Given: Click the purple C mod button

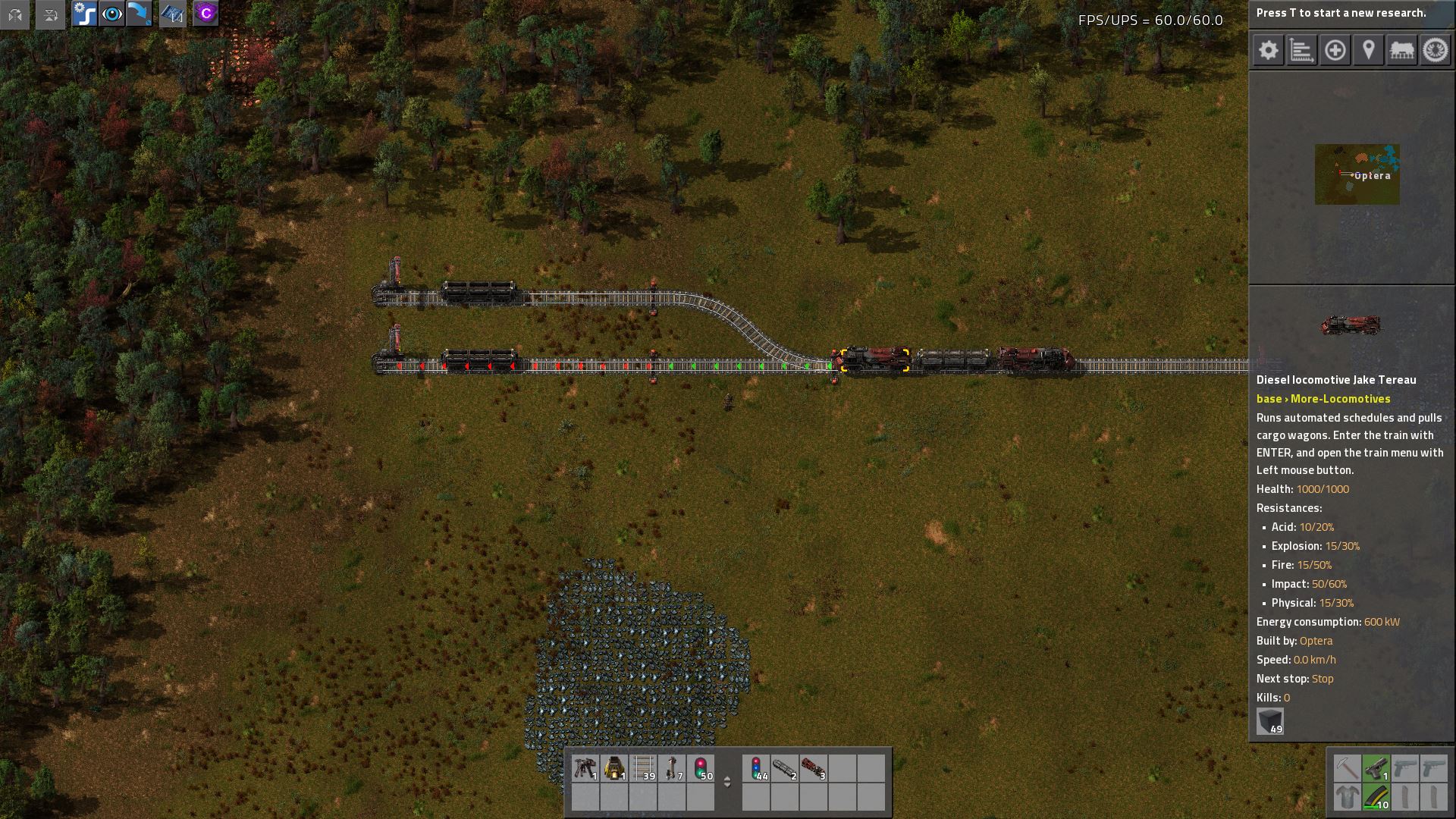Looking at the screenshot, I should tap(206, 14).
